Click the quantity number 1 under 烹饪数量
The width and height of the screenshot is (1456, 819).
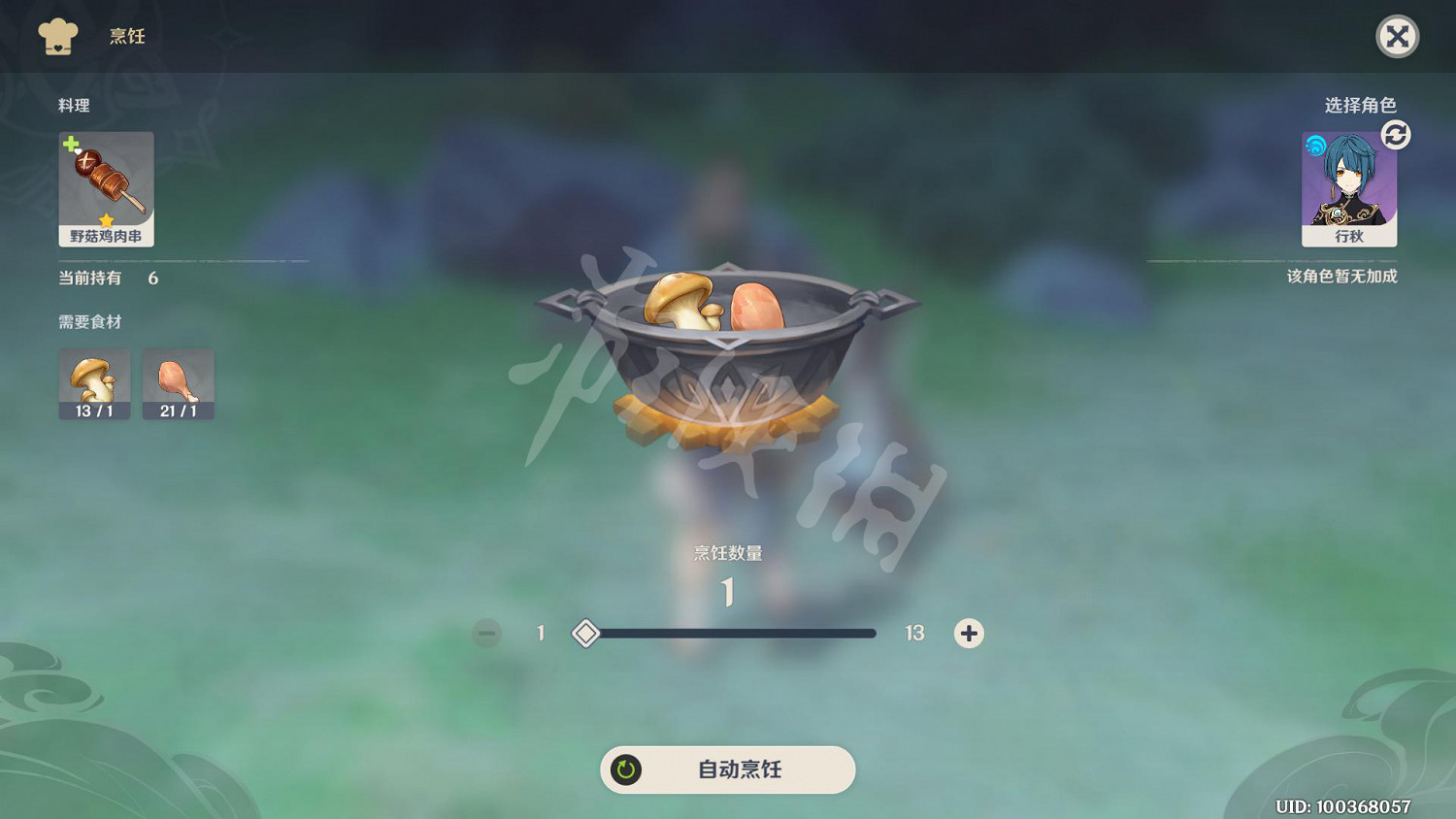coord(727,593)
